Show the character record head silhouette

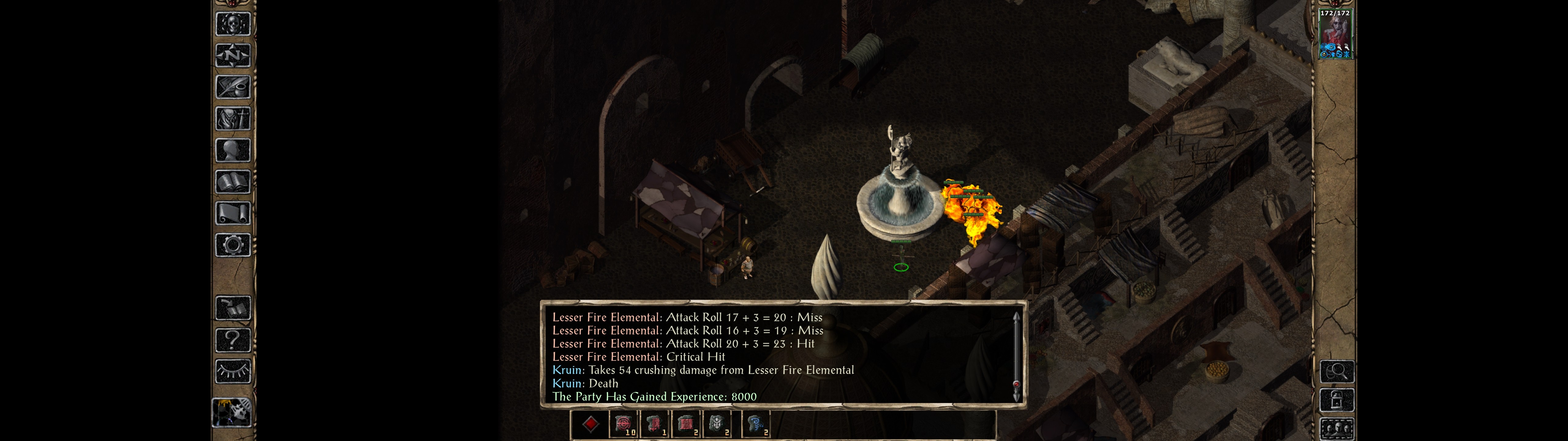point(233,150)
